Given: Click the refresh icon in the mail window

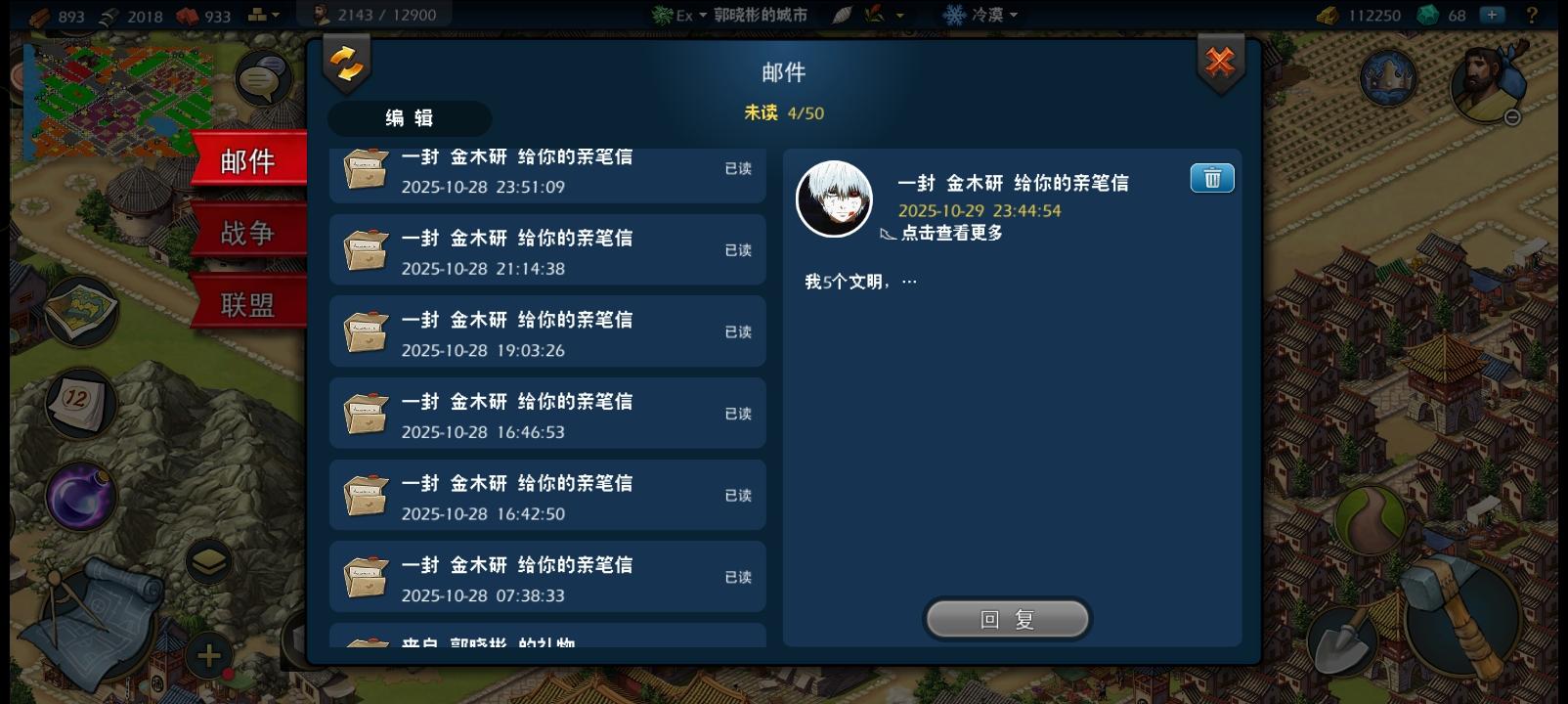Looking at the screenshot, I should [x=346, y=64].
